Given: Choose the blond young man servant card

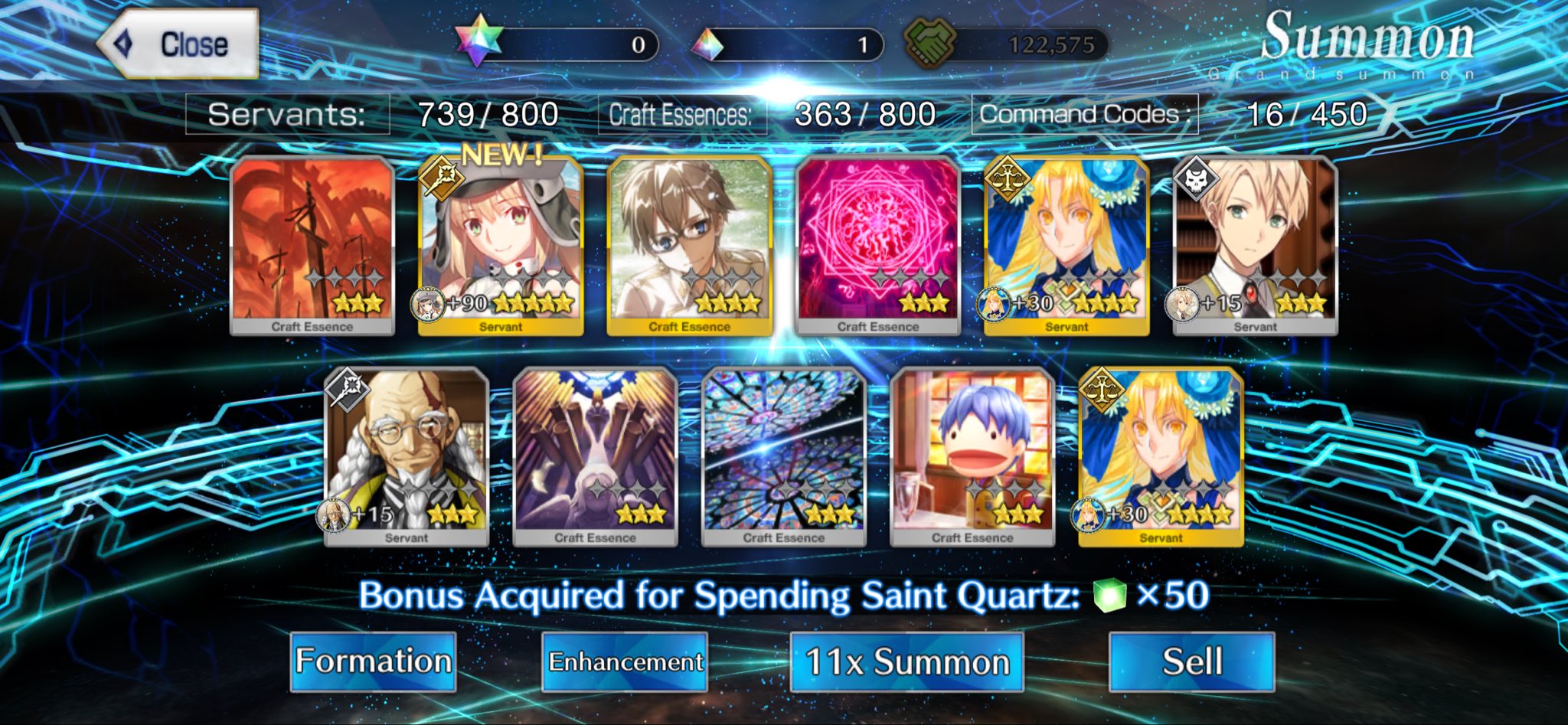Looking at the screenshot, I should point(1255,245).
